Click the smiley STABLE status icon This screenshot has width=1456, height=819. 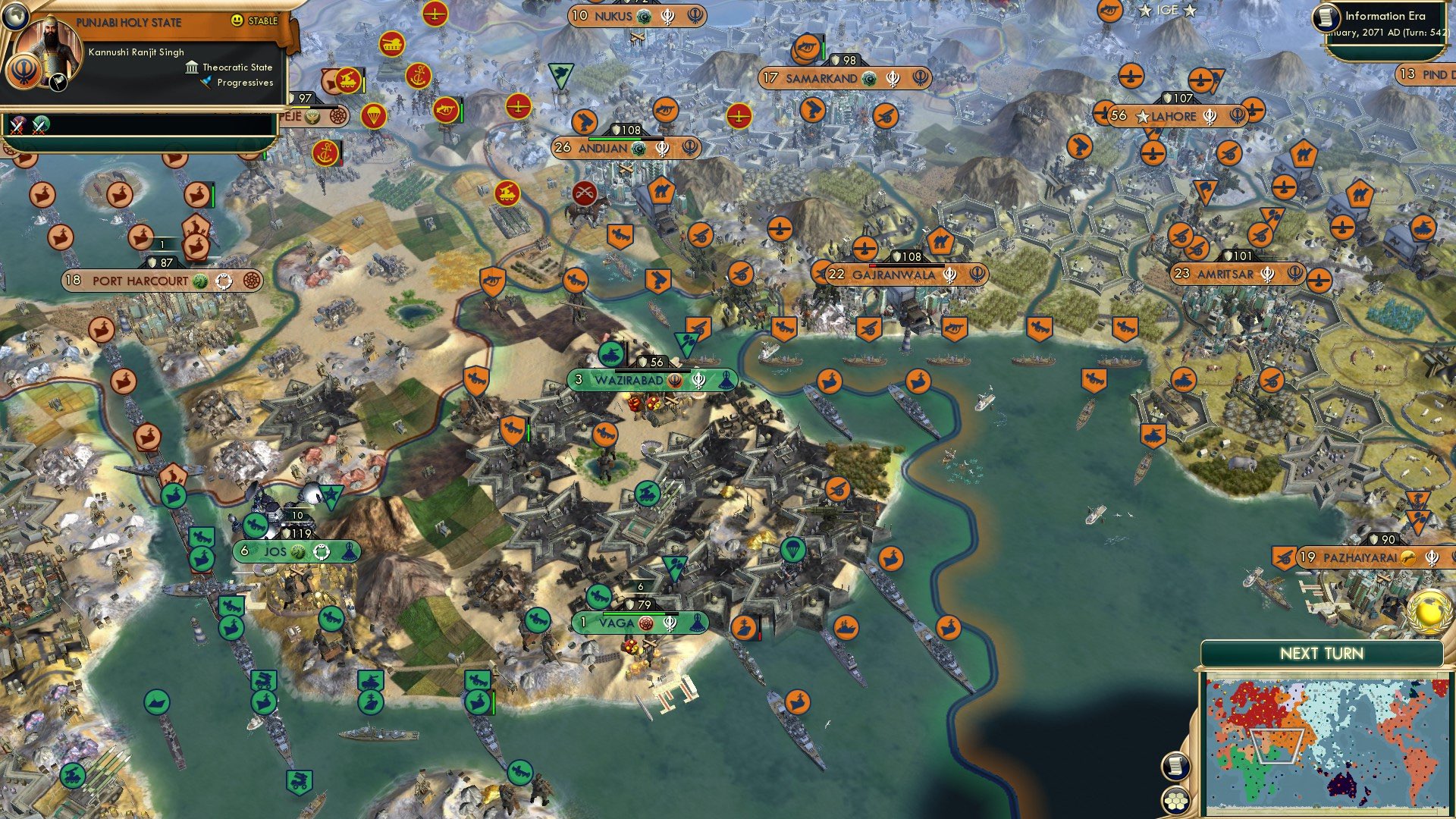[x=237, y=22]
